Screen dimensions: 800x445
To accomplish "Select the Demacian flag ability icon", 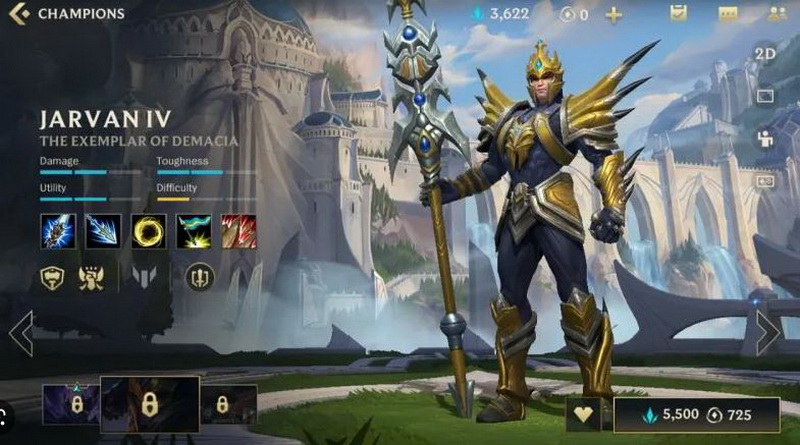I will (194, 231).
